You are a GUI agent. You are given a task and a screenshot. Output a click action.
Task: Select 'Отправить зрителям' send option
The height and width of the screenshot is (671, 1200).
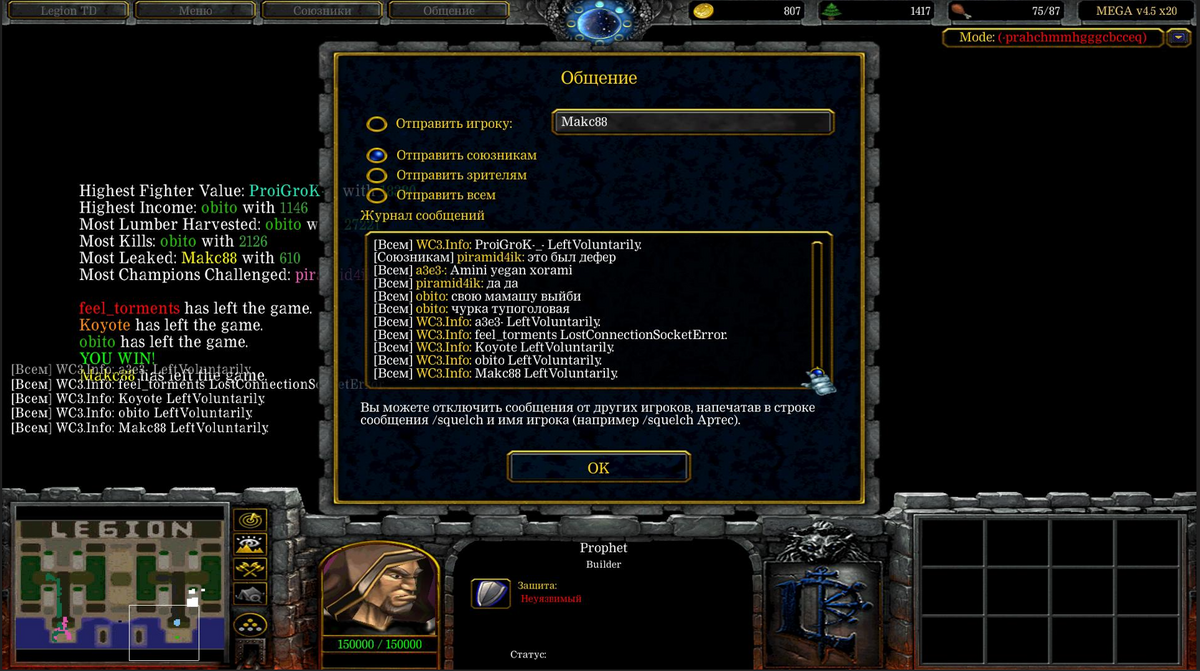(x=377, y=175)
